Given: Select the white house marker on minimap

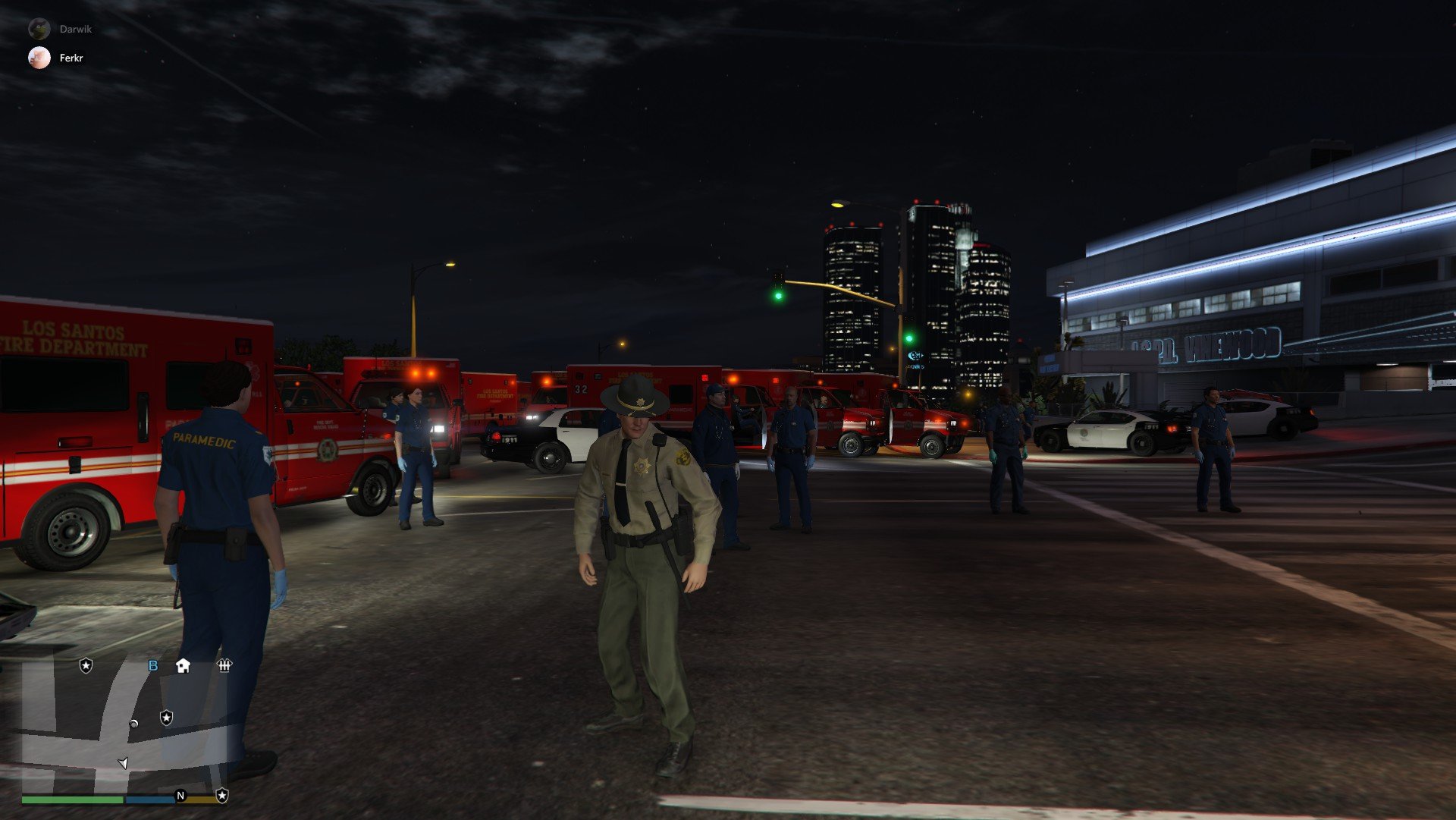Looking at the screenshot, I should coord(183,666).
